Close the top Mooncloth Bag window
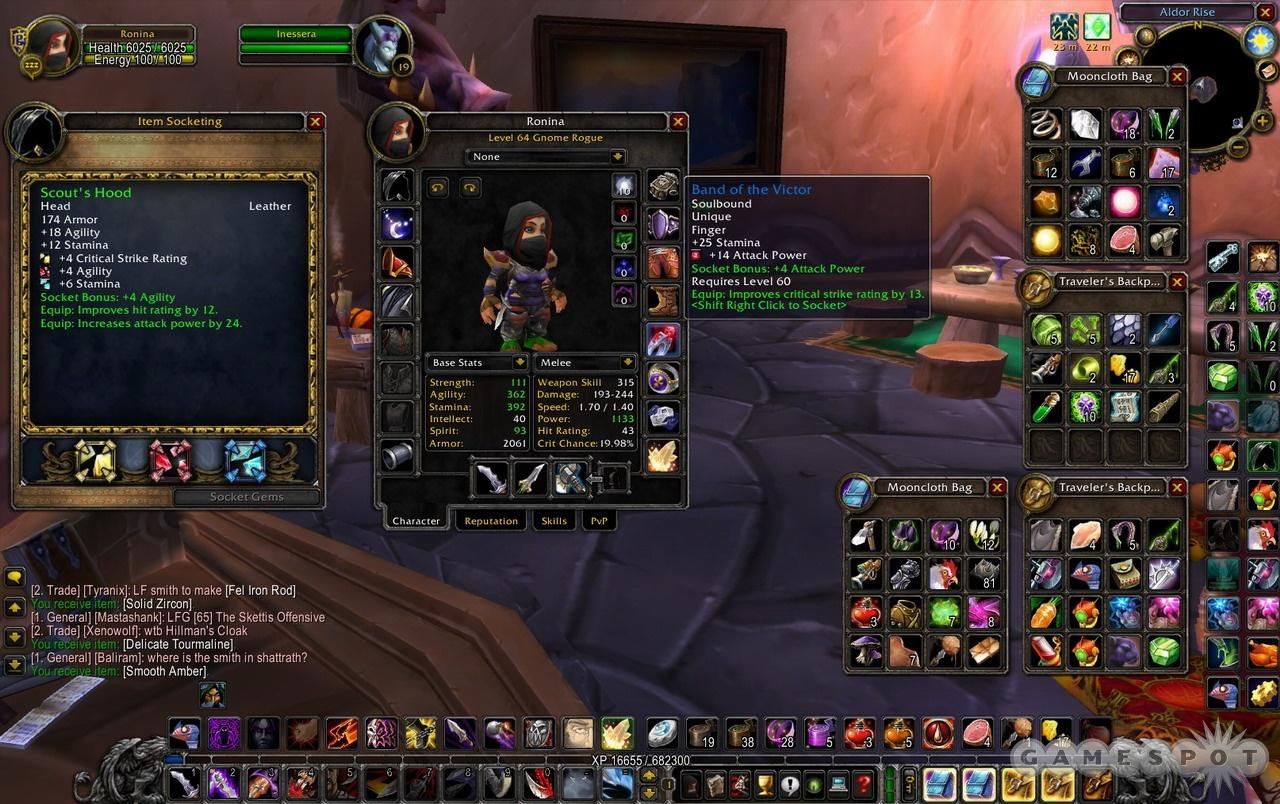Screen dimensions: 1280x804 pos(1177,76)
